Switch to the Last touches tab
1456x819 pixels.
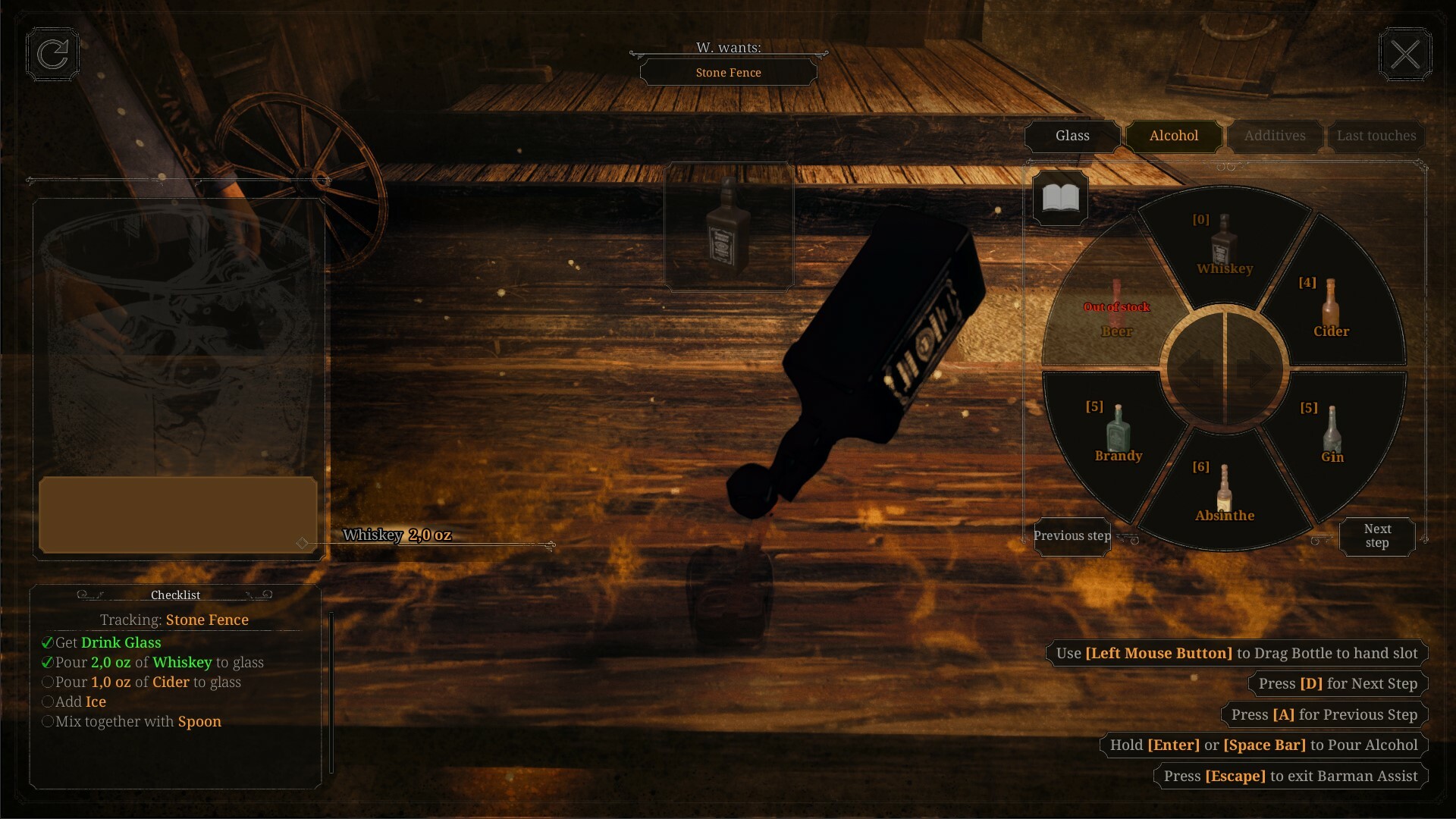click(x=1376, y=136)
